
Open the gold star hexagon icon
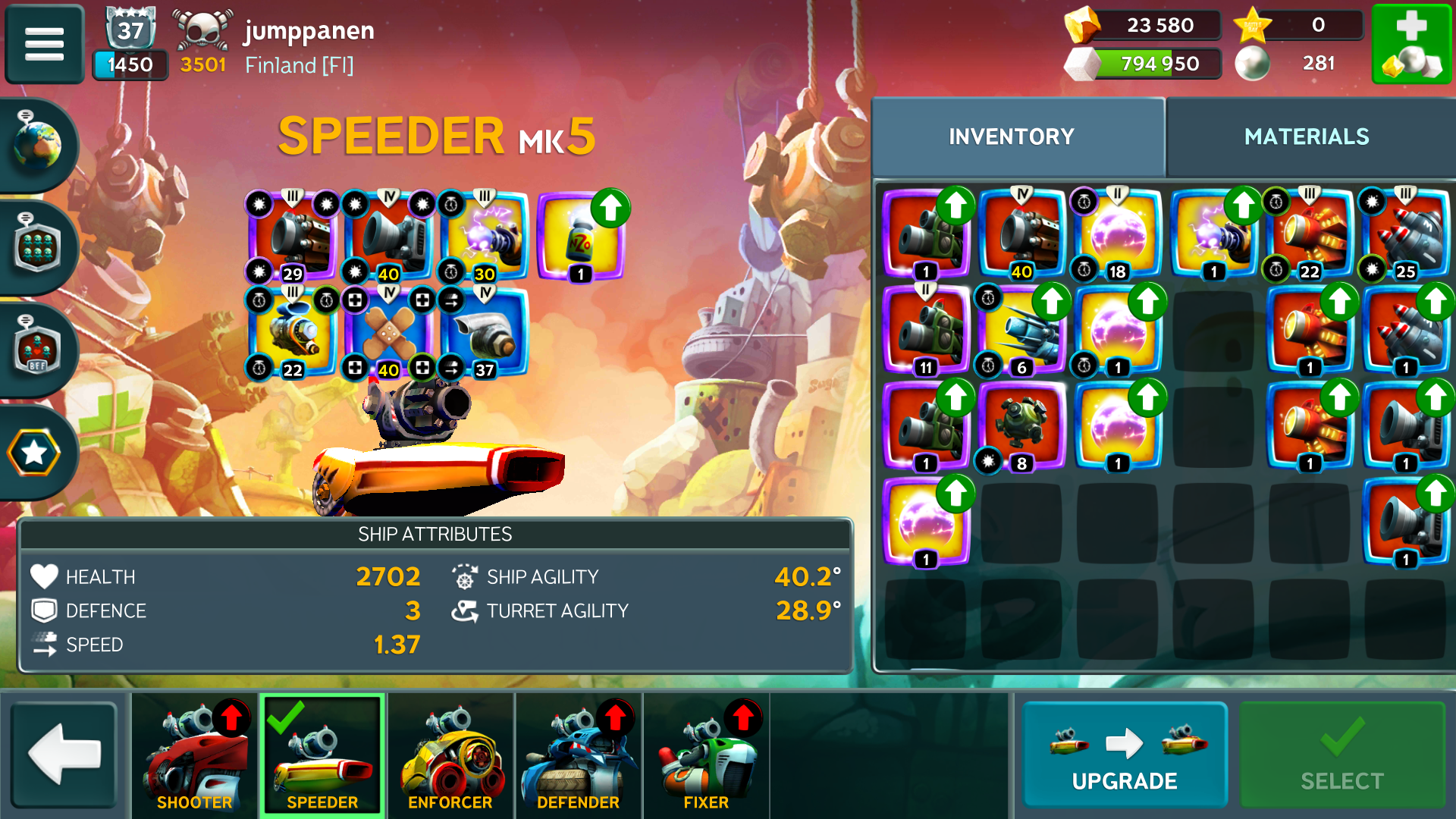[x=34, y=453]
